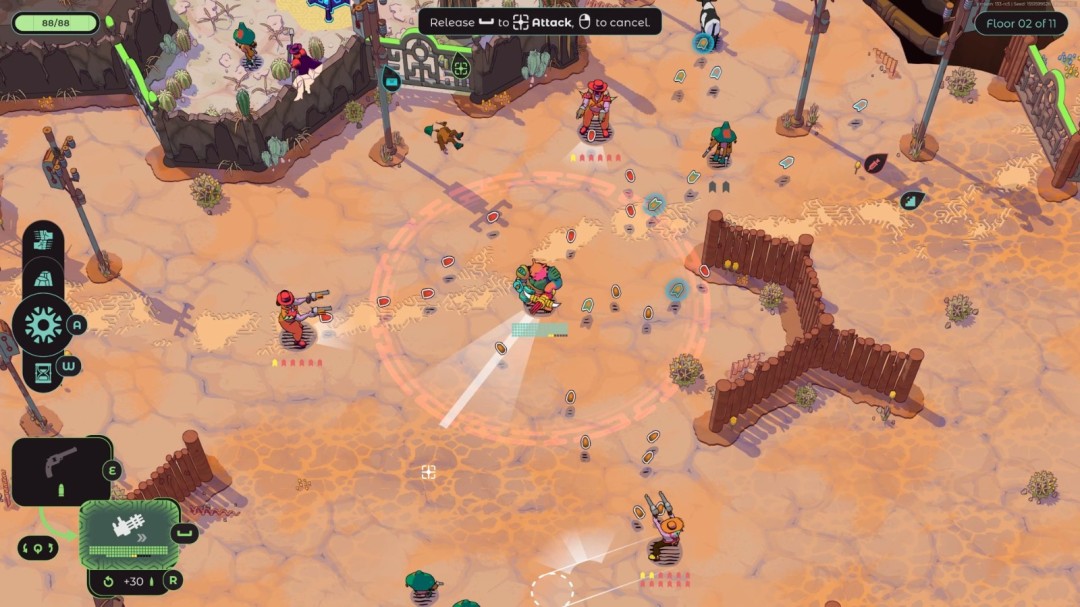1080x607 pixels.
Task: Select the revolver weapon slot
Action: tap(61, 469)
